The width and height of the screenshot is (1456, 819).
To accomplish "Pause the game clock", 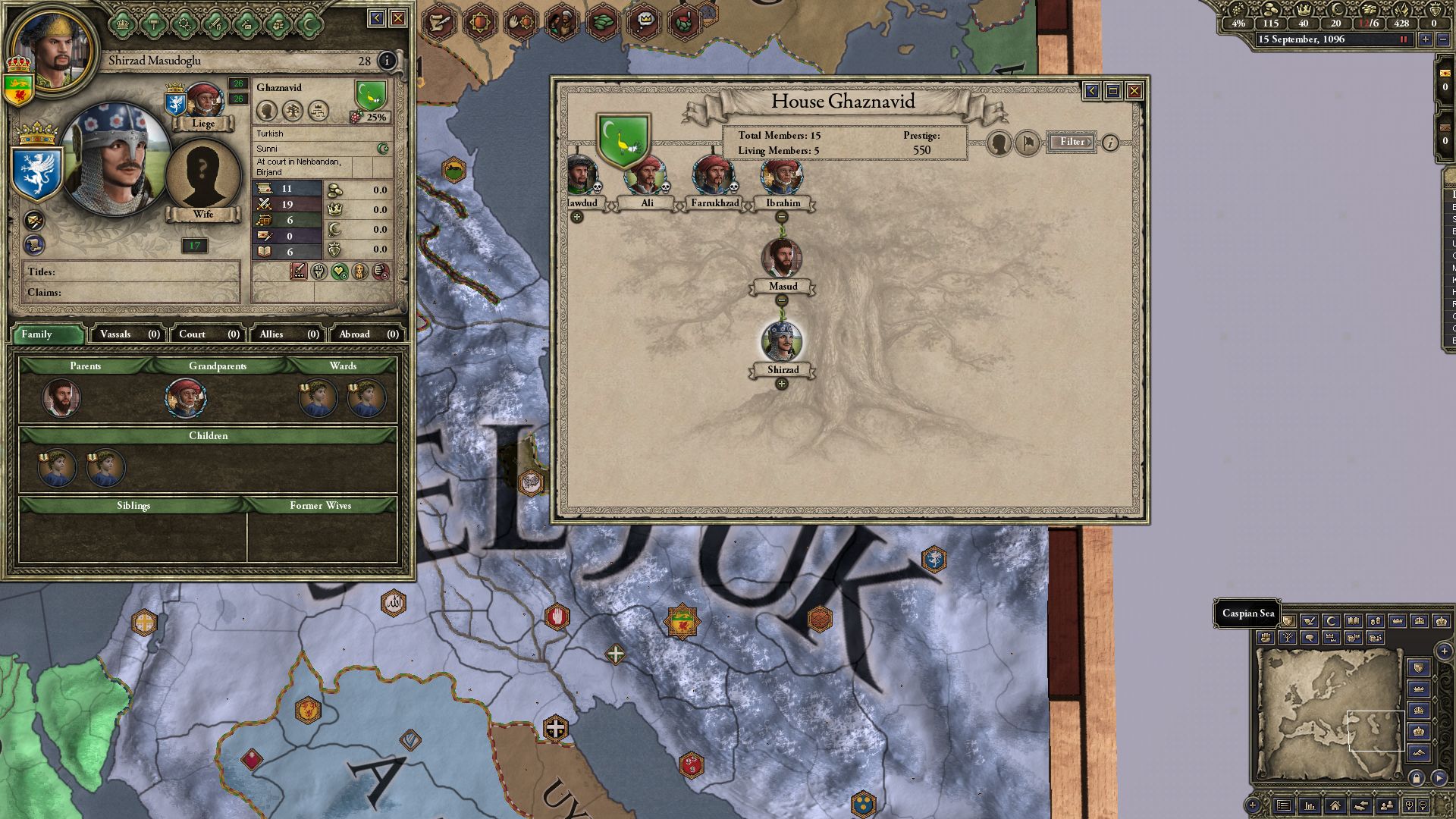I will 1404,39.
